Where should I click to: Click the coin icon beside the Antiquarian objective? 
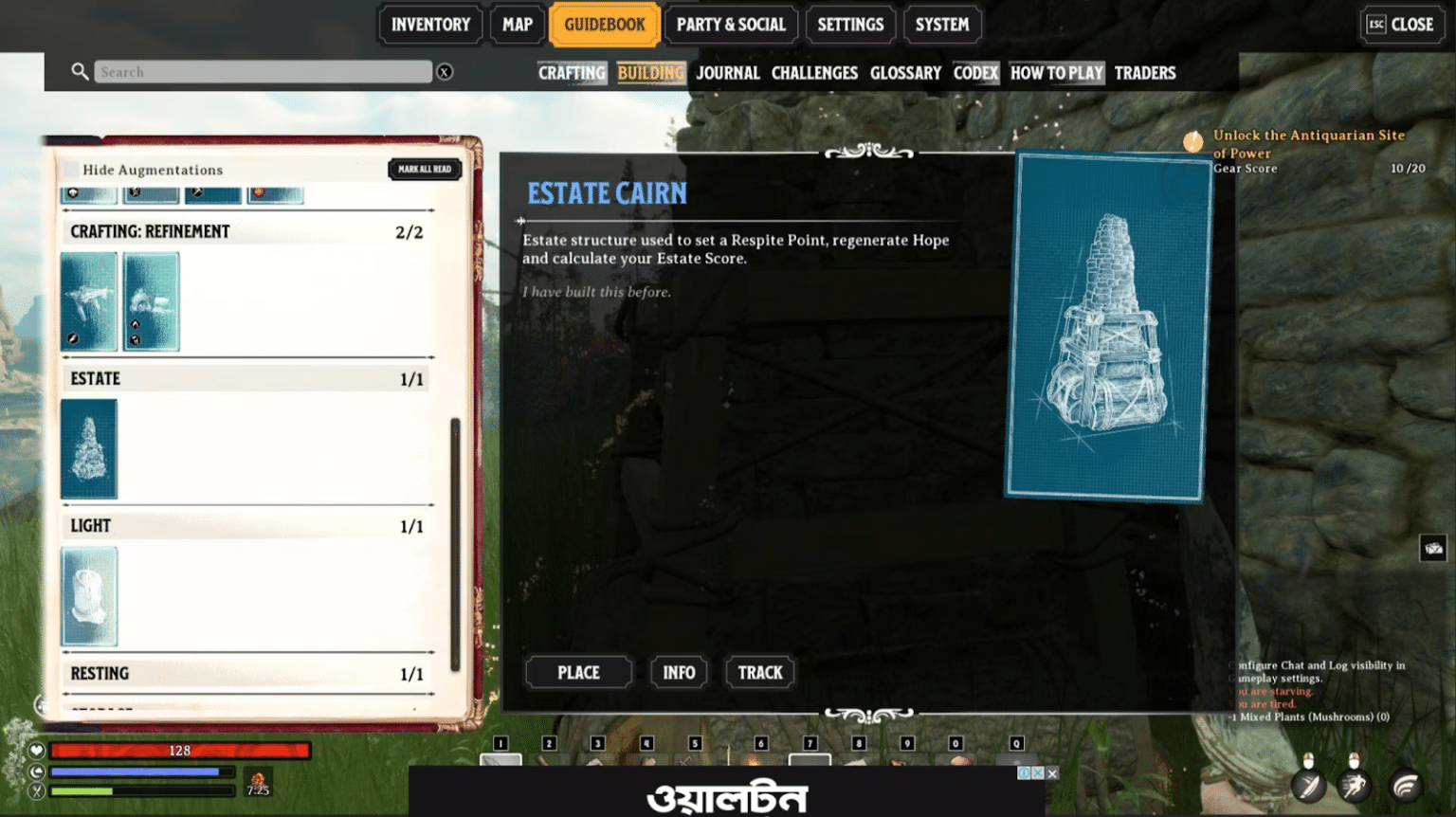1192,140
